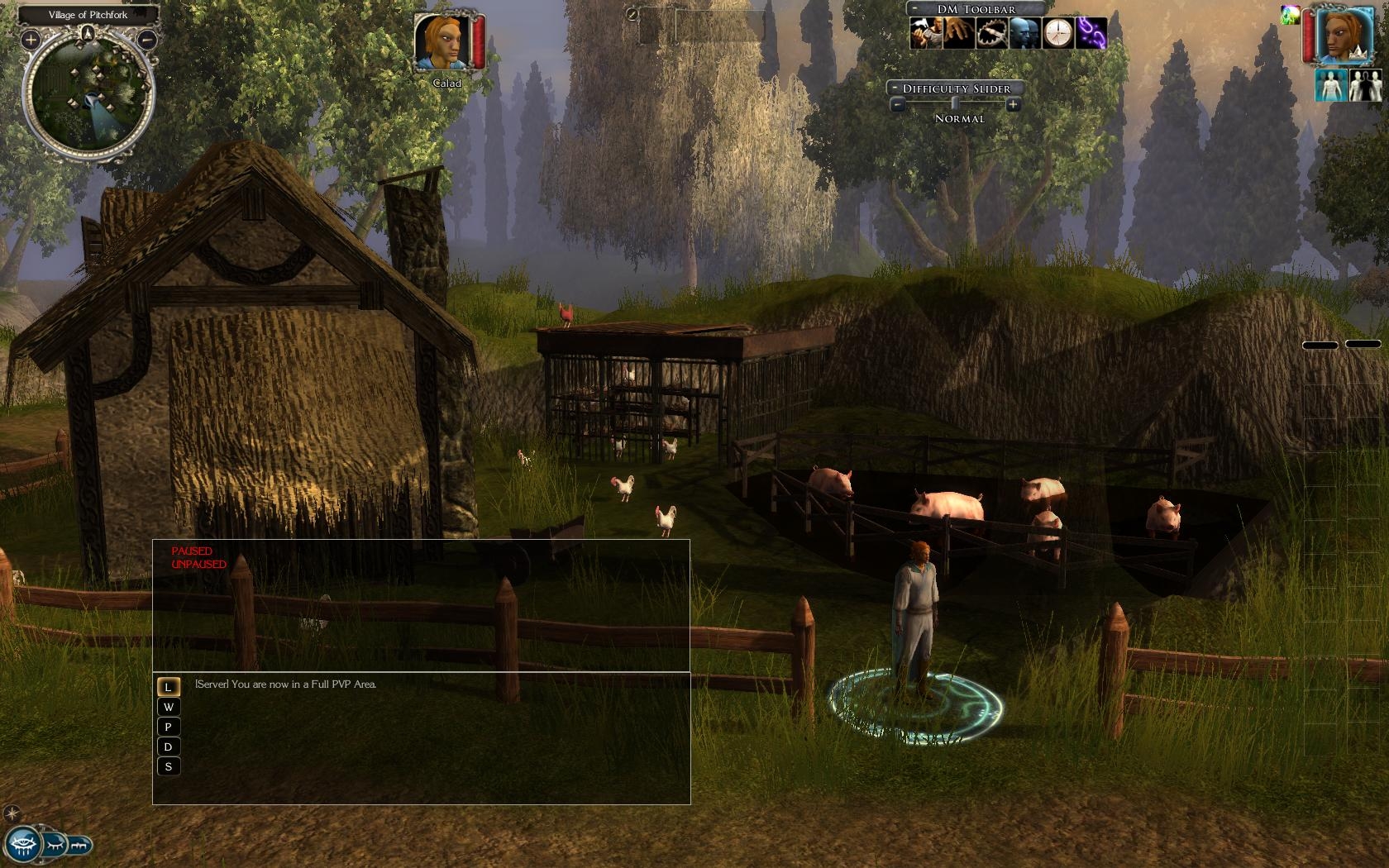Viewport: 1389px width, 868px height.
Task: Activate the purple chain DM tool
Action: 1091,33
